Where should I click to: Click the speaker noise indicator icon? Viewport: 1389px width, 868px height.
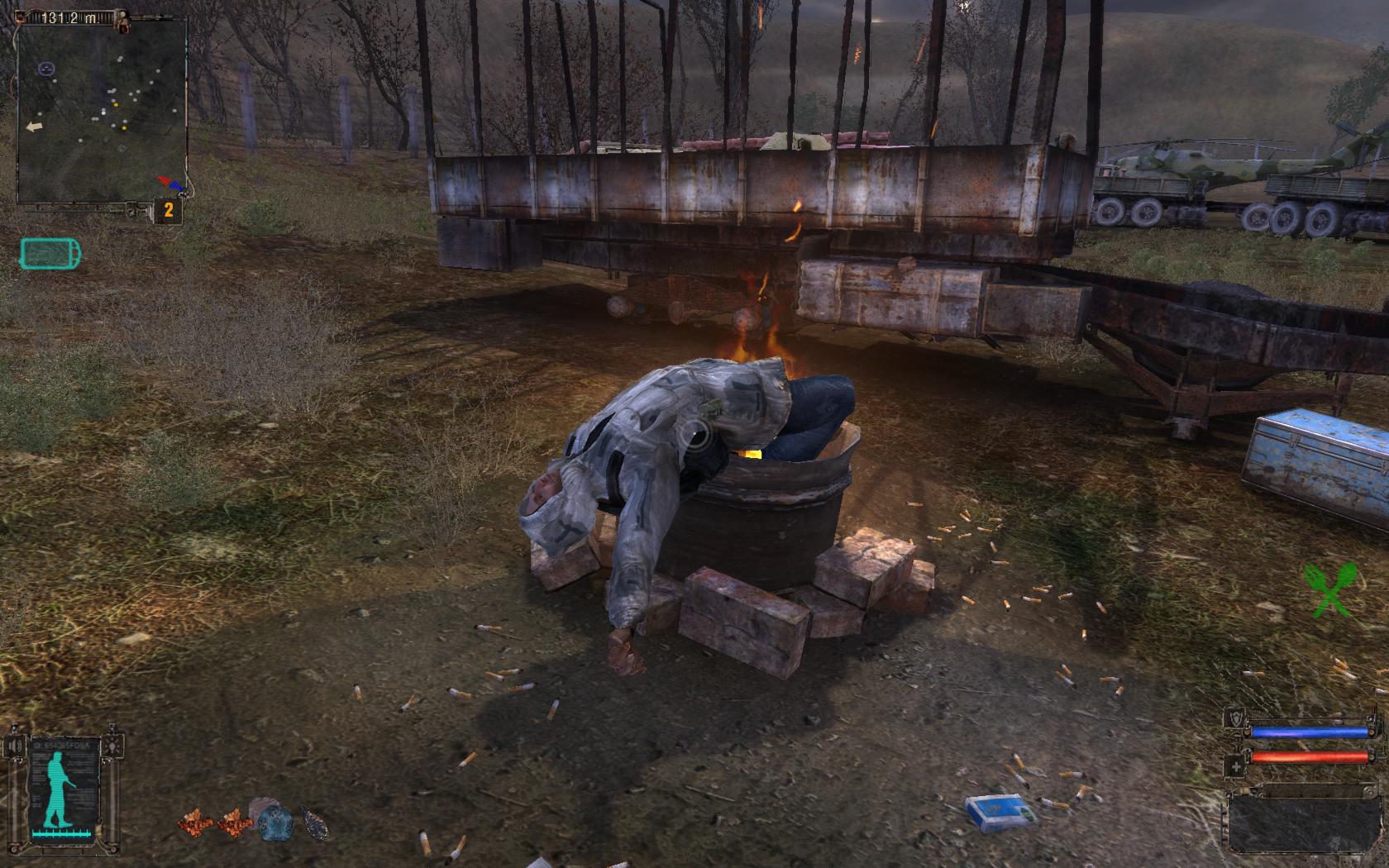tap(16, 746)
